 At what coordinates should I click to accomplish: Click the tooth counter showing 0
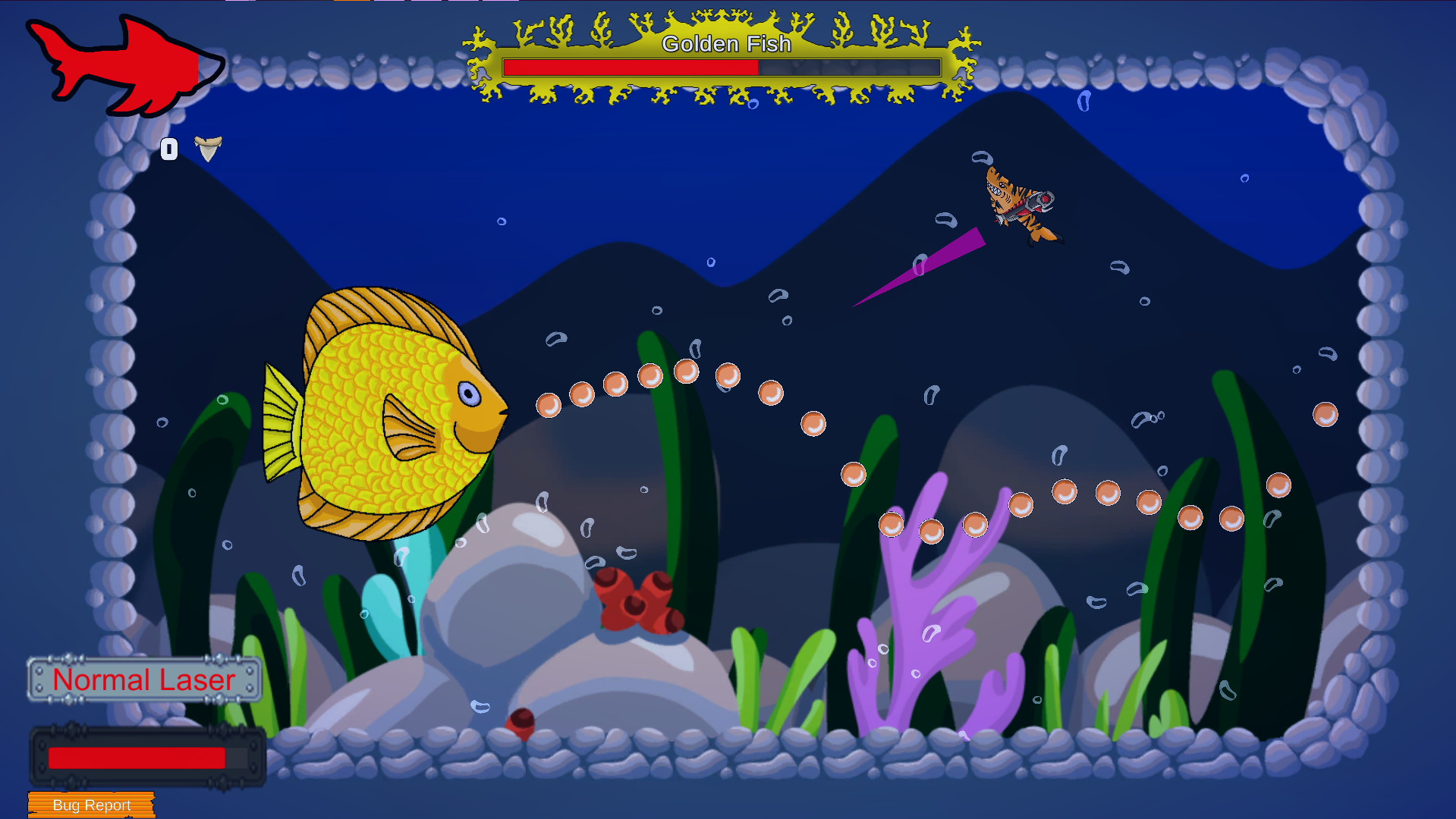(x=169, y=149)
